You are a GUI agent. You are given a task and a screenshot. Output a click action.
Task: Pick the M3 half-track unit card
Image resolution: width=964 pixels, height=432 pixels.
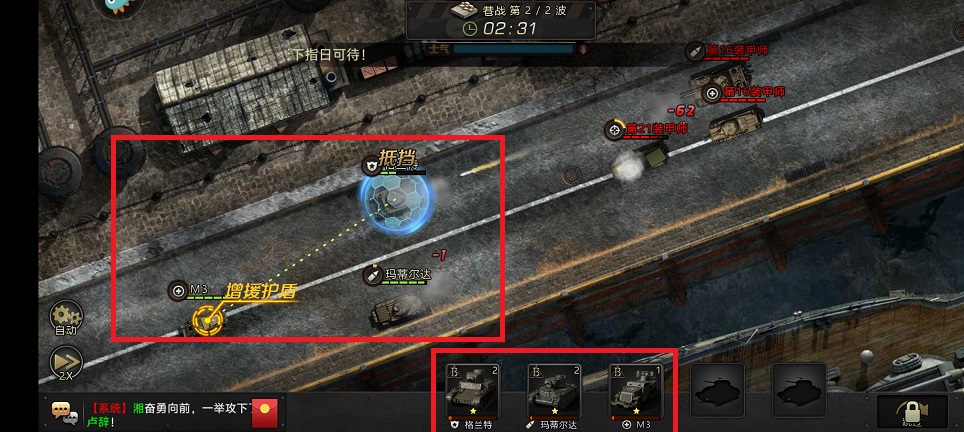tap(636, 393)
